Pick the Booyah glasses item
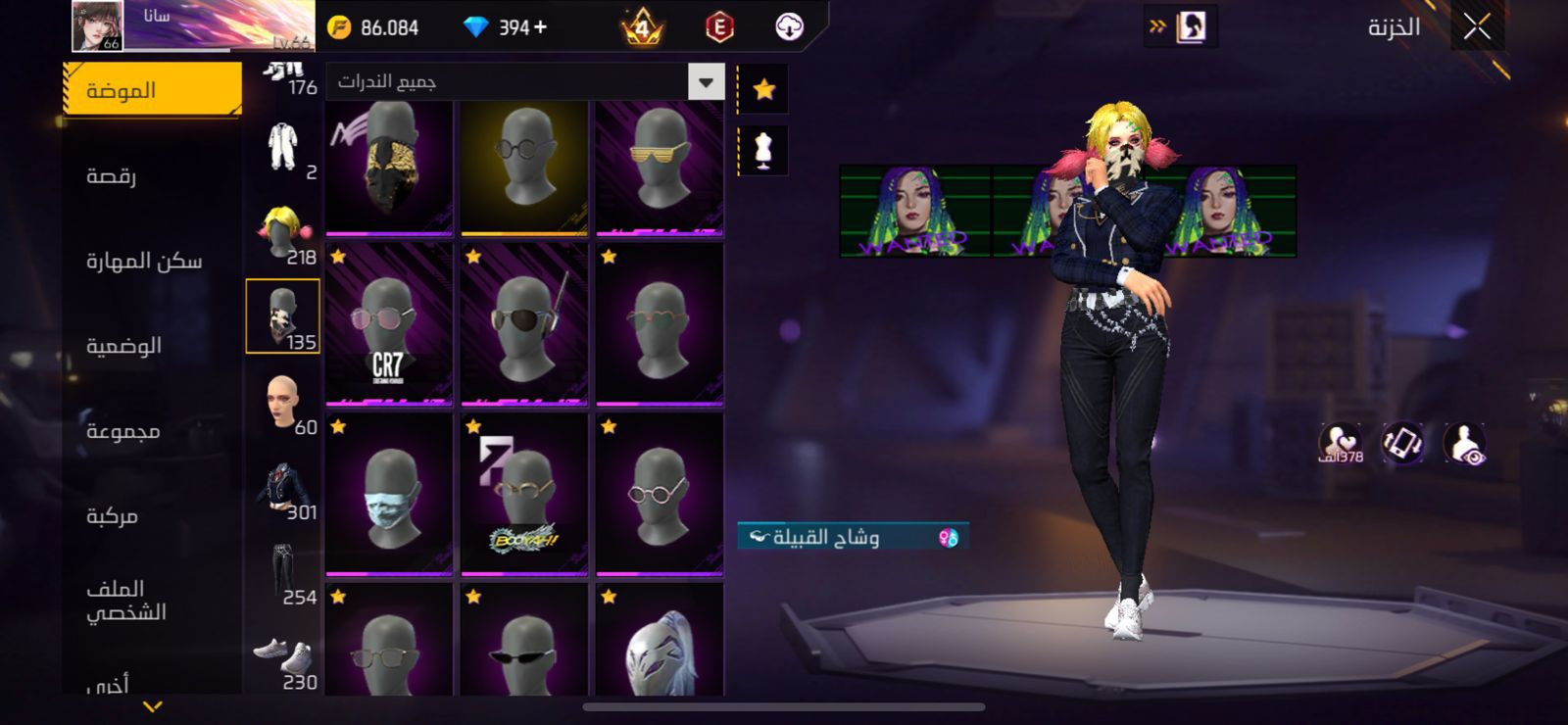1568x725 pixels. click(524, 495)
